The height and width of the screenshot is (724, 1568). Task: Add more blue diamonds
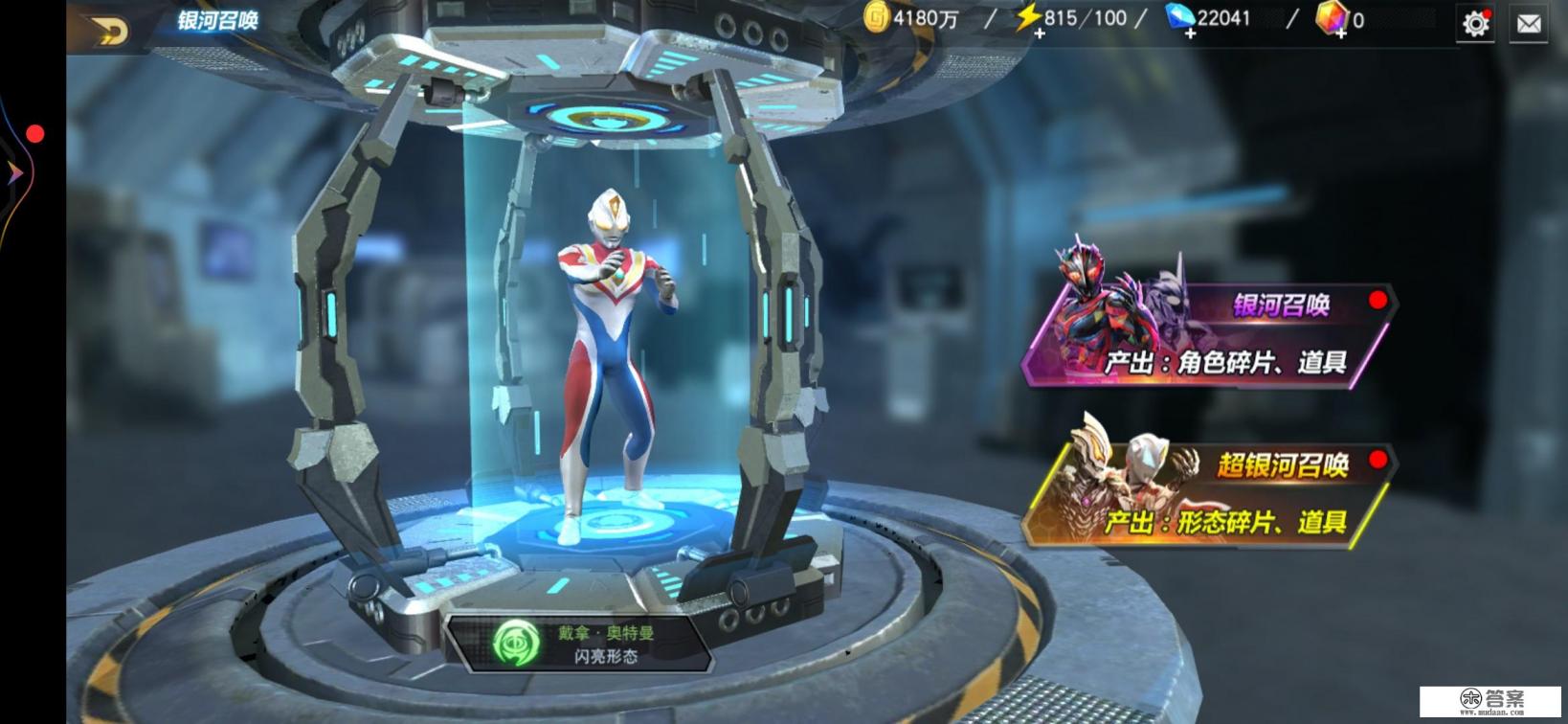tap(1190, 34)
